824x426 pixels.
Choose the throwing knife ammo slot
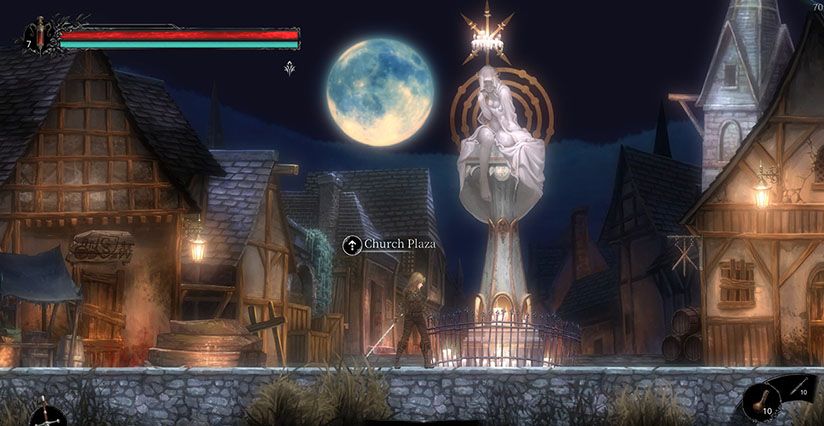tap(796, 390)
